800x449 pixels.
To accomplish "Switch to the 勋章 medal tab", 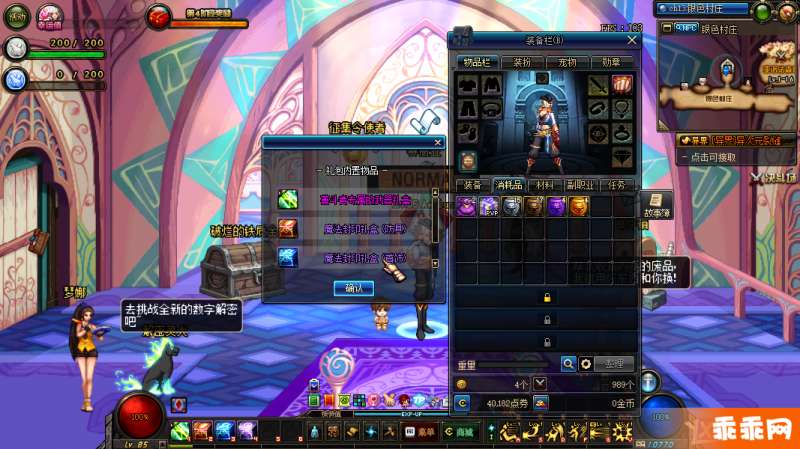I will pos(611,62).
